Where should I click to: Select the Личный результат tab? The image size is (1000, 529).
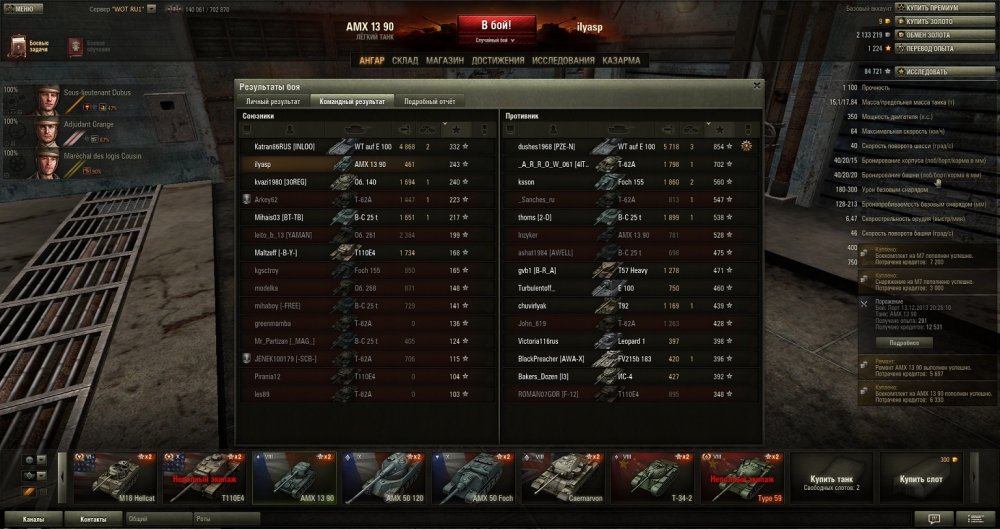[x=272, y=101]
